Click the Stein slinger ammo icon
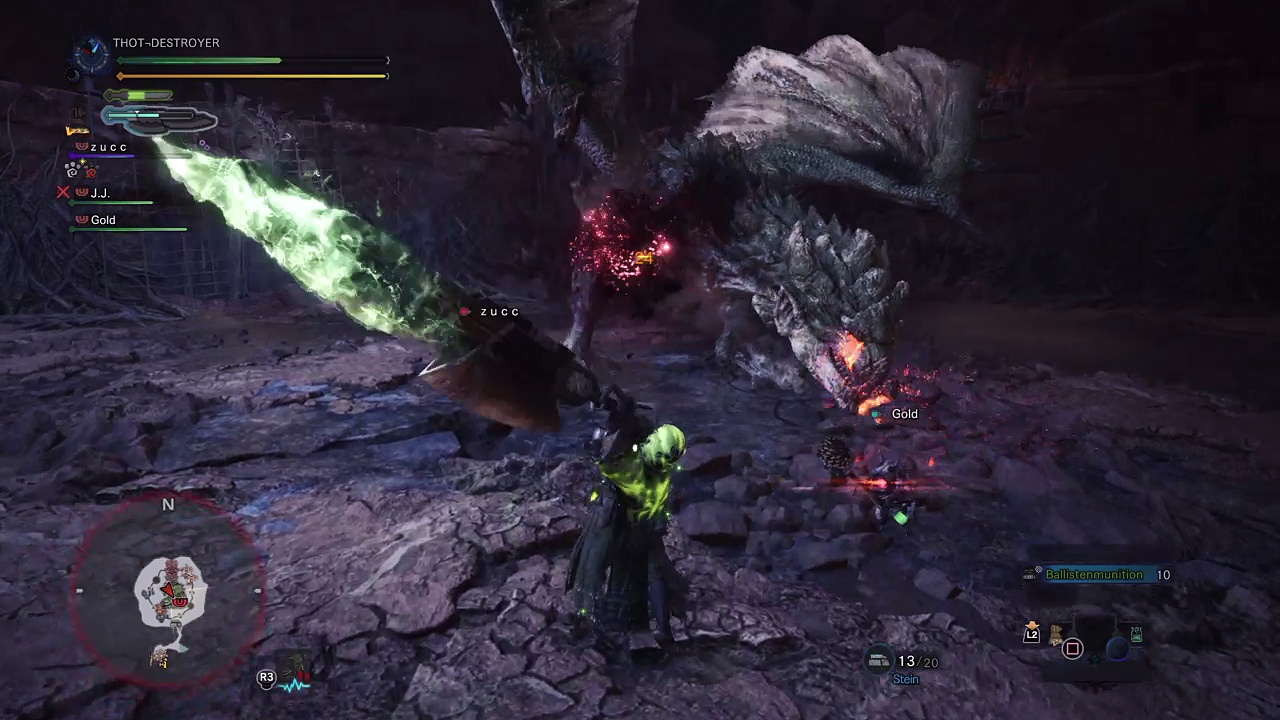Image resolution: width=1280 pixels, height=720 pixels. click(x=879, y=660)
